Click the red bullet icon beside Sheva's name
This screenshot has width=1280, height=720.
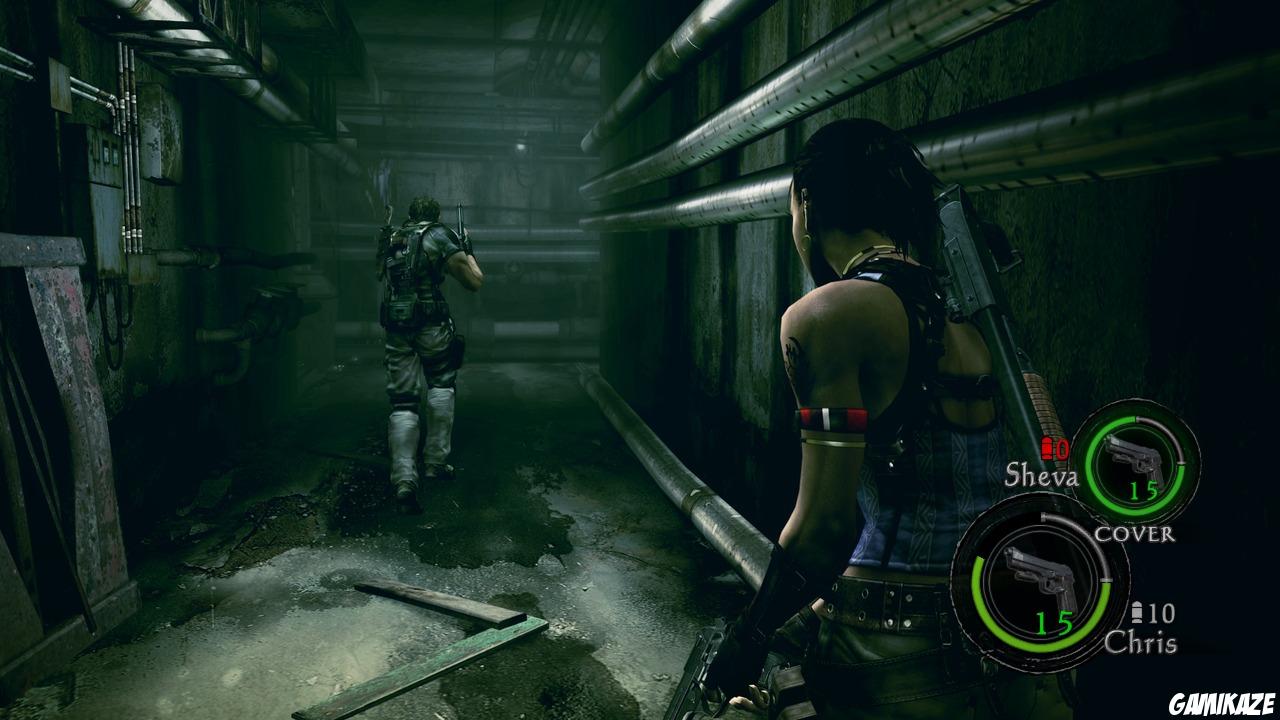point(1047,450)
